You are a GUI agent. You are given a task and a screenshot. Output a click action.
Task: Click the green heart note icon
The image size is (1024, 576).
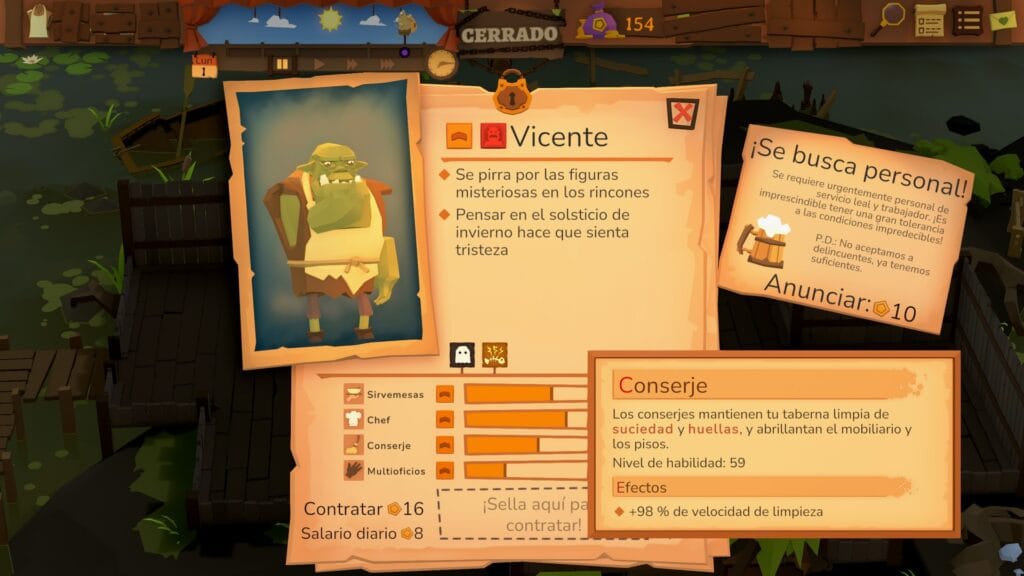1002,19
